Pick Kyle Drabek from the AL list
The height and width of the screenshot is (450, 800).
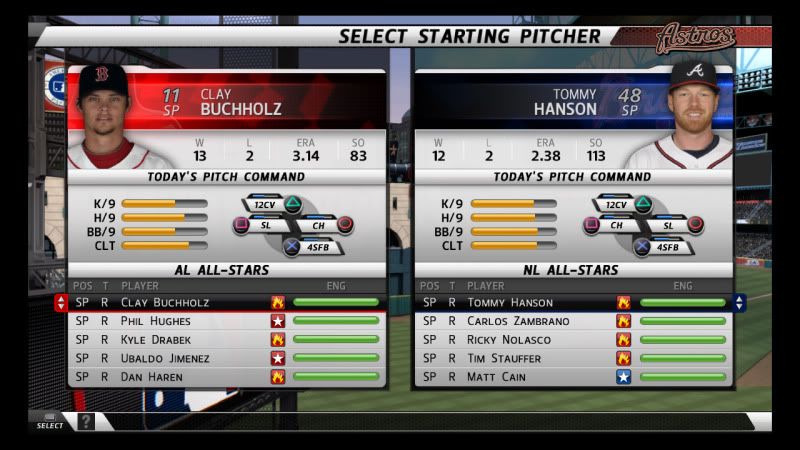click(x=158, y=340)
